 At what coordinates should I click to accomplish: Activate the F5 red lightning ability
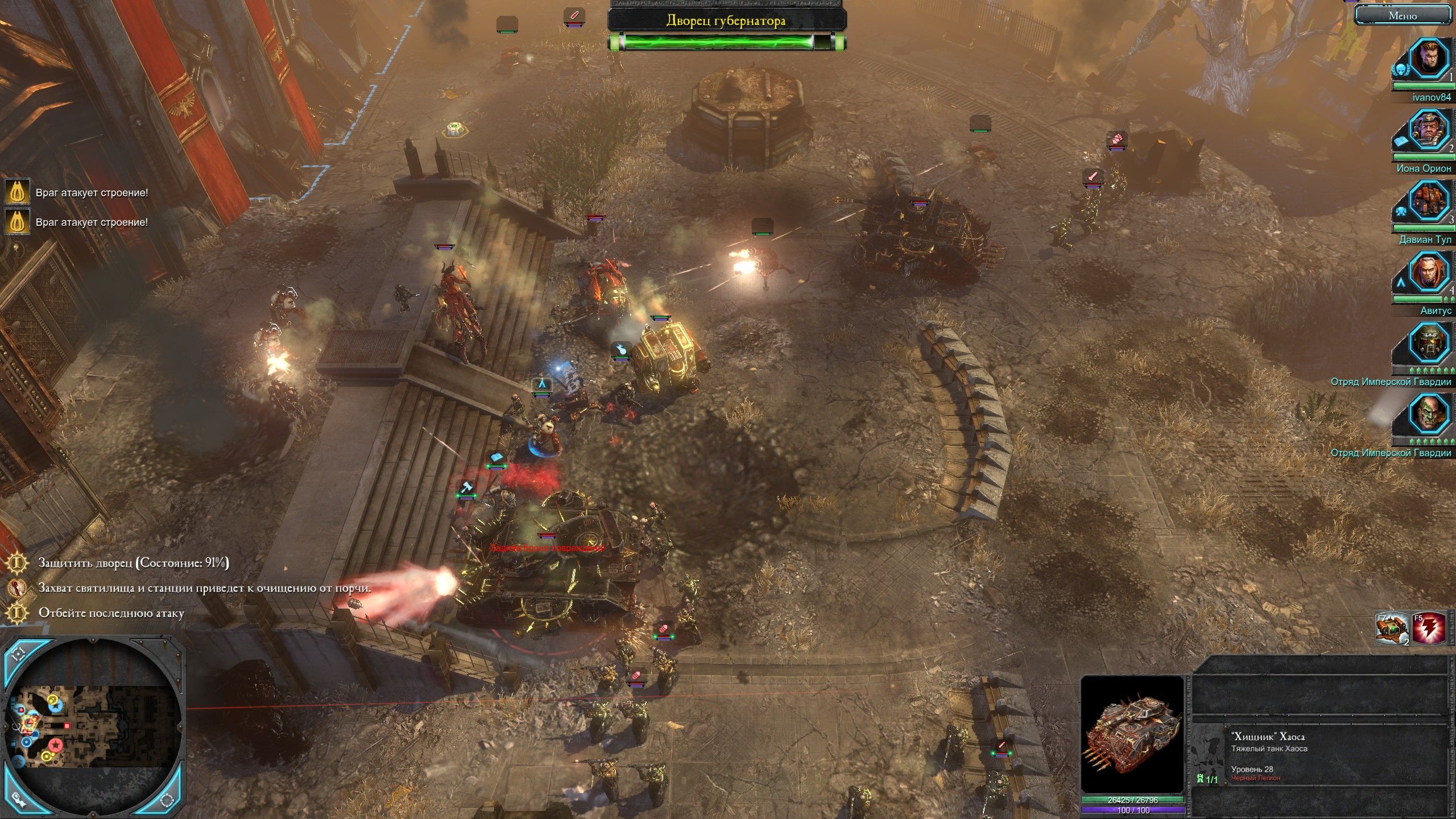click(x=1428, y=628)
